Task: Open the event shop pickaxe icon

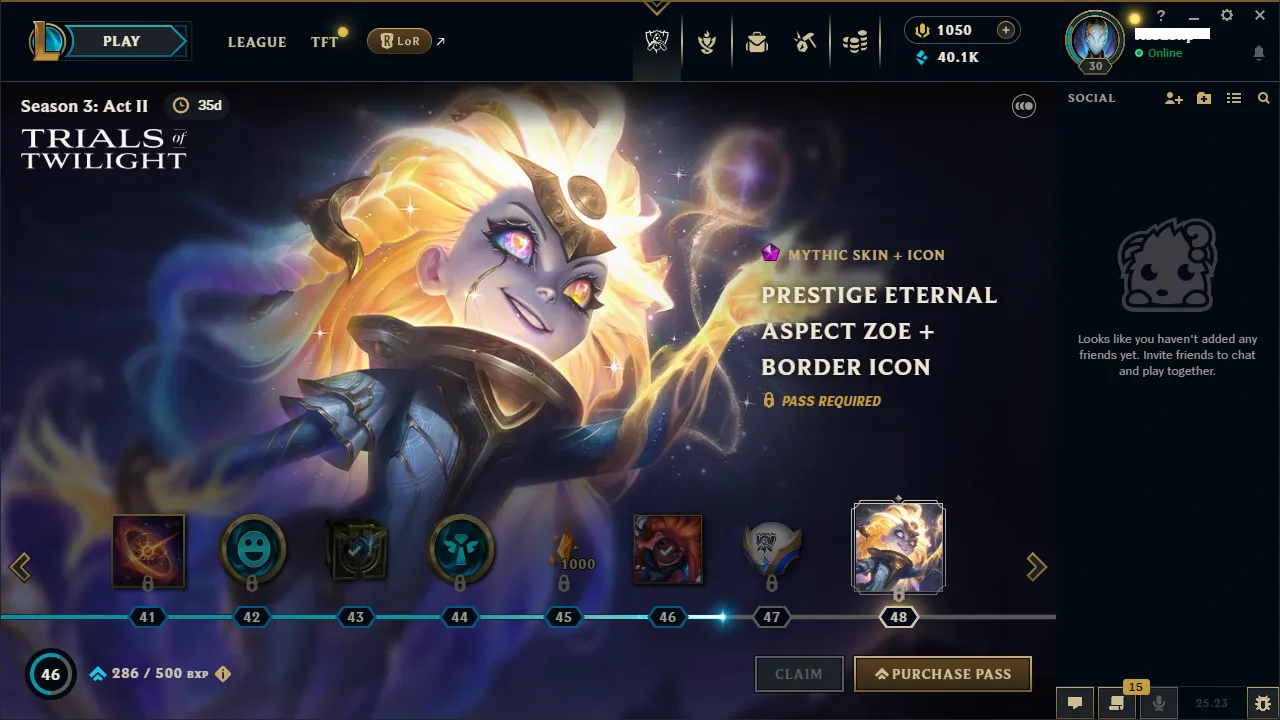Action: click(x=805, y=41)
